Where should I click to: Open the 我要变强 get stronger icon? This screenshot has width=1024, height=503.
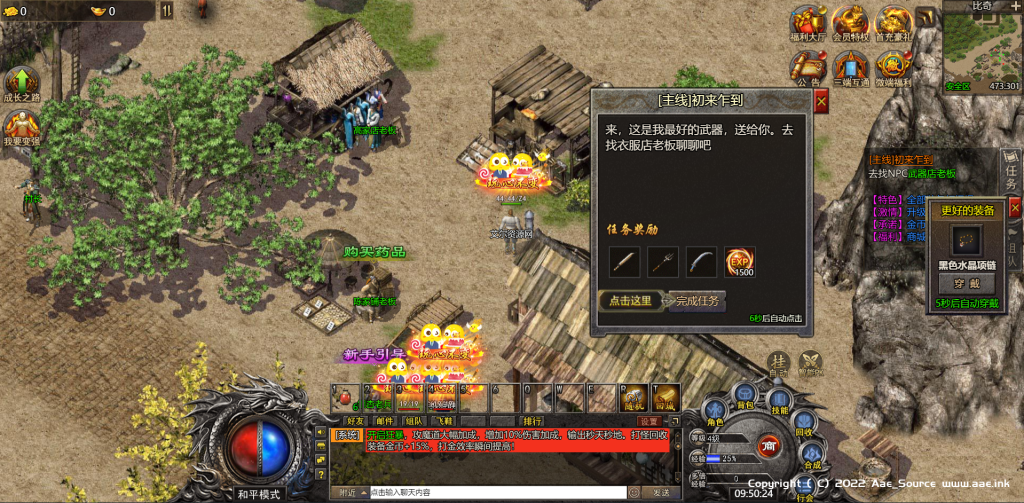click(20, 128)
